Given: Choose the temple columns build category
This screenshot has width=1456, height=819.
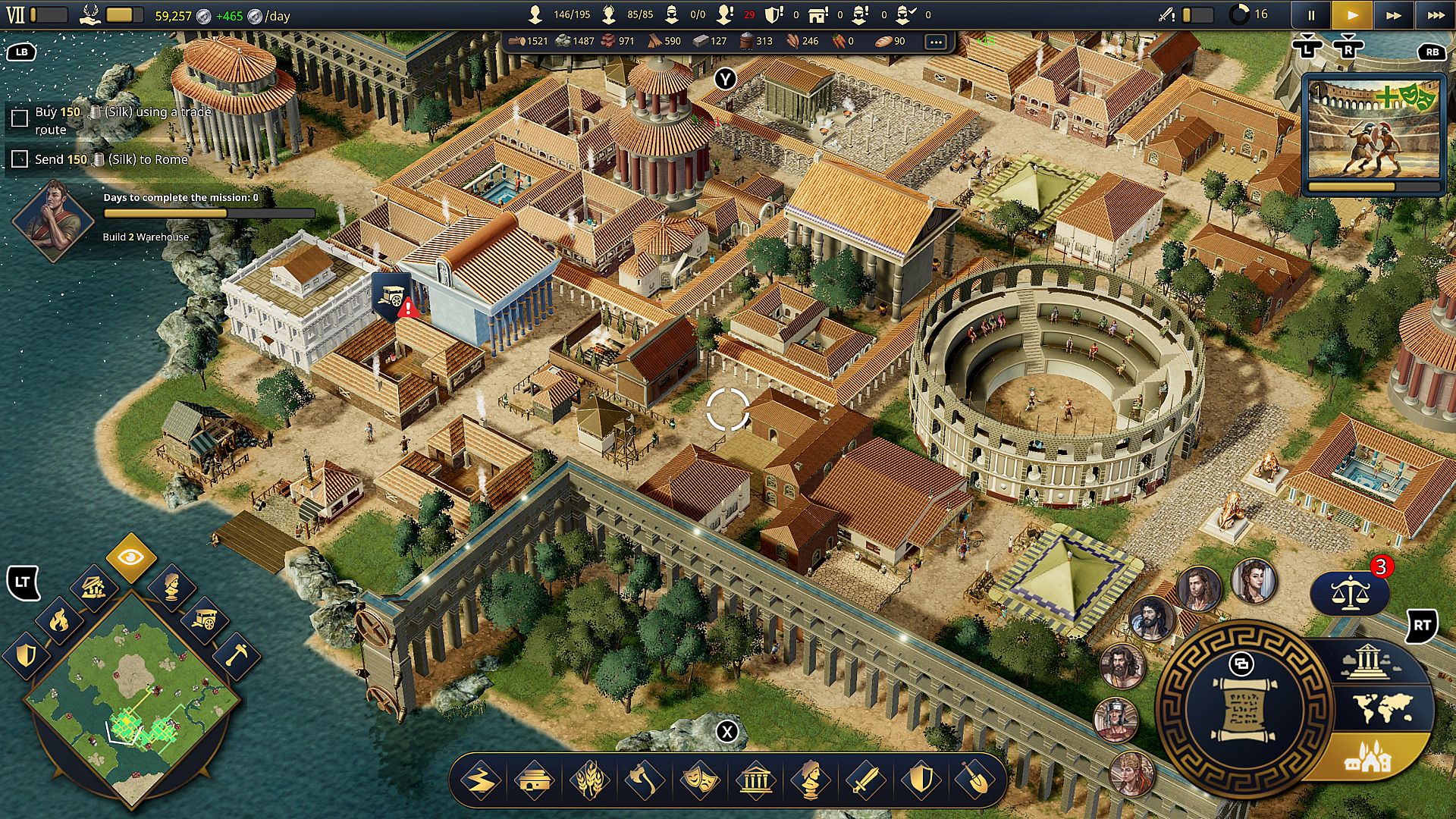Looking at the screenshot, I should pyautogui.click(x=755, y=780).
